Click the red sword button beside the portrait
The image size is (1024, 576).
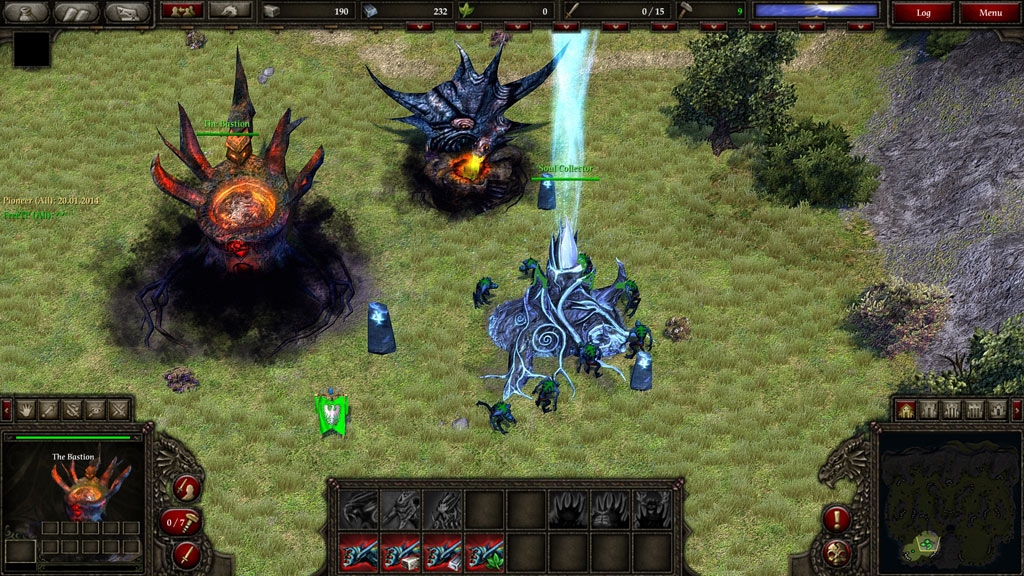[x=186, y=553]
